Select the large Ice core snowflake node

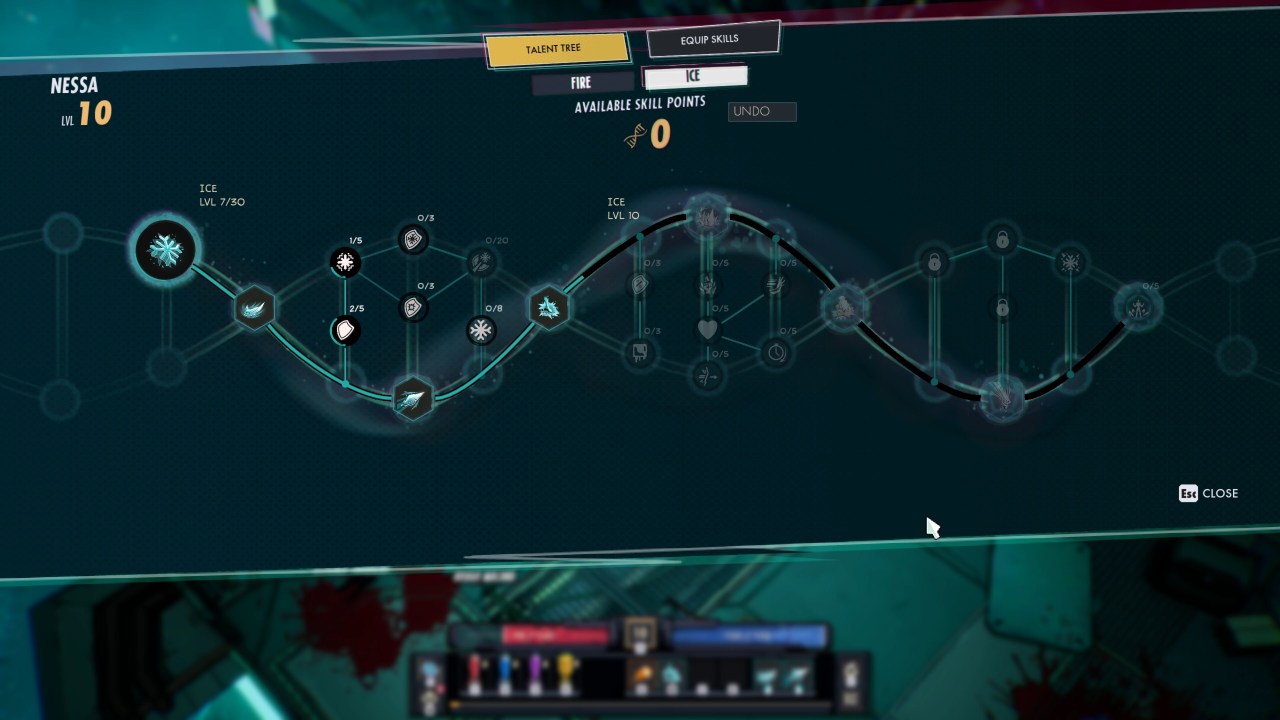(x=165, y=250)
